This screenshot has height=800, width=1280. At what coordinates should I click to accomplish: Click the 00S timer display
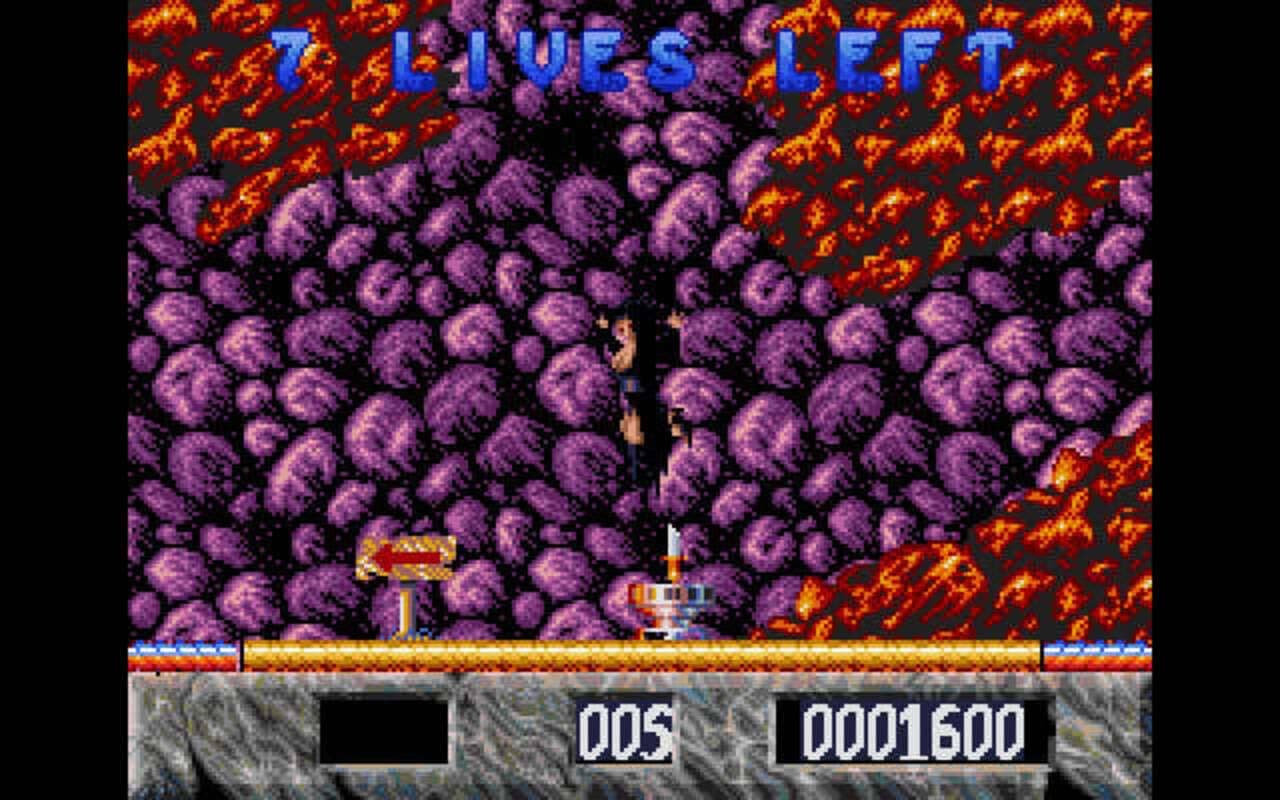tap(622, 732)
